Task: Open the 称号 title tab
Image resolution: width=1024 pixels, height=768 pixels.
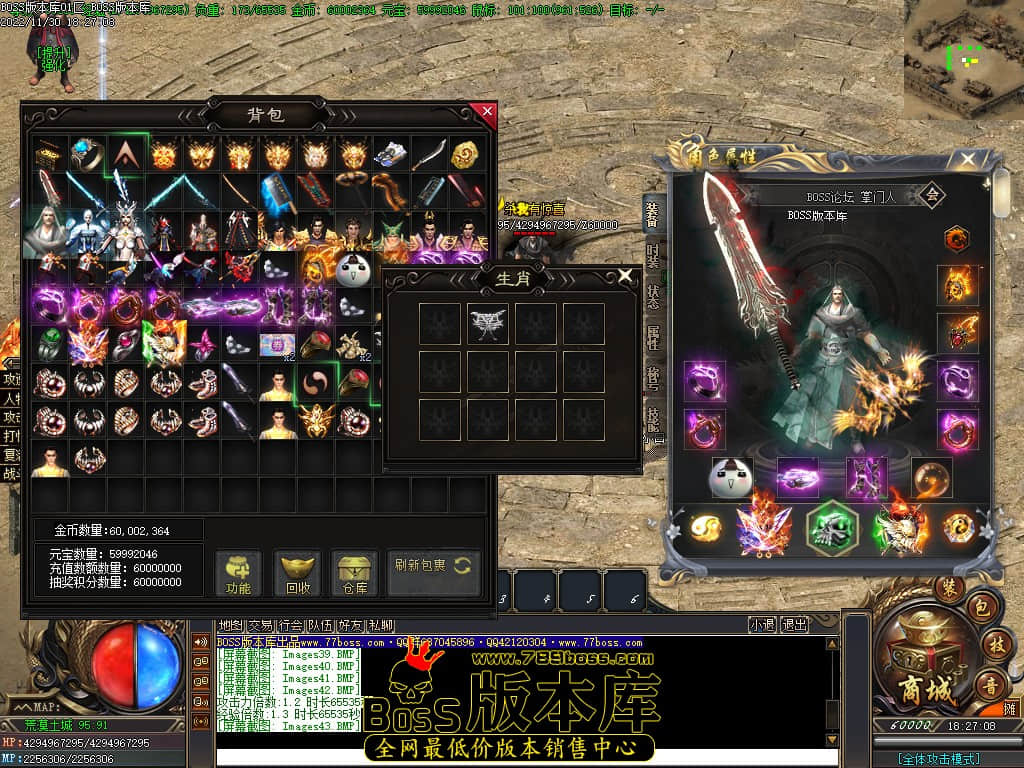Action: (652, 379)
